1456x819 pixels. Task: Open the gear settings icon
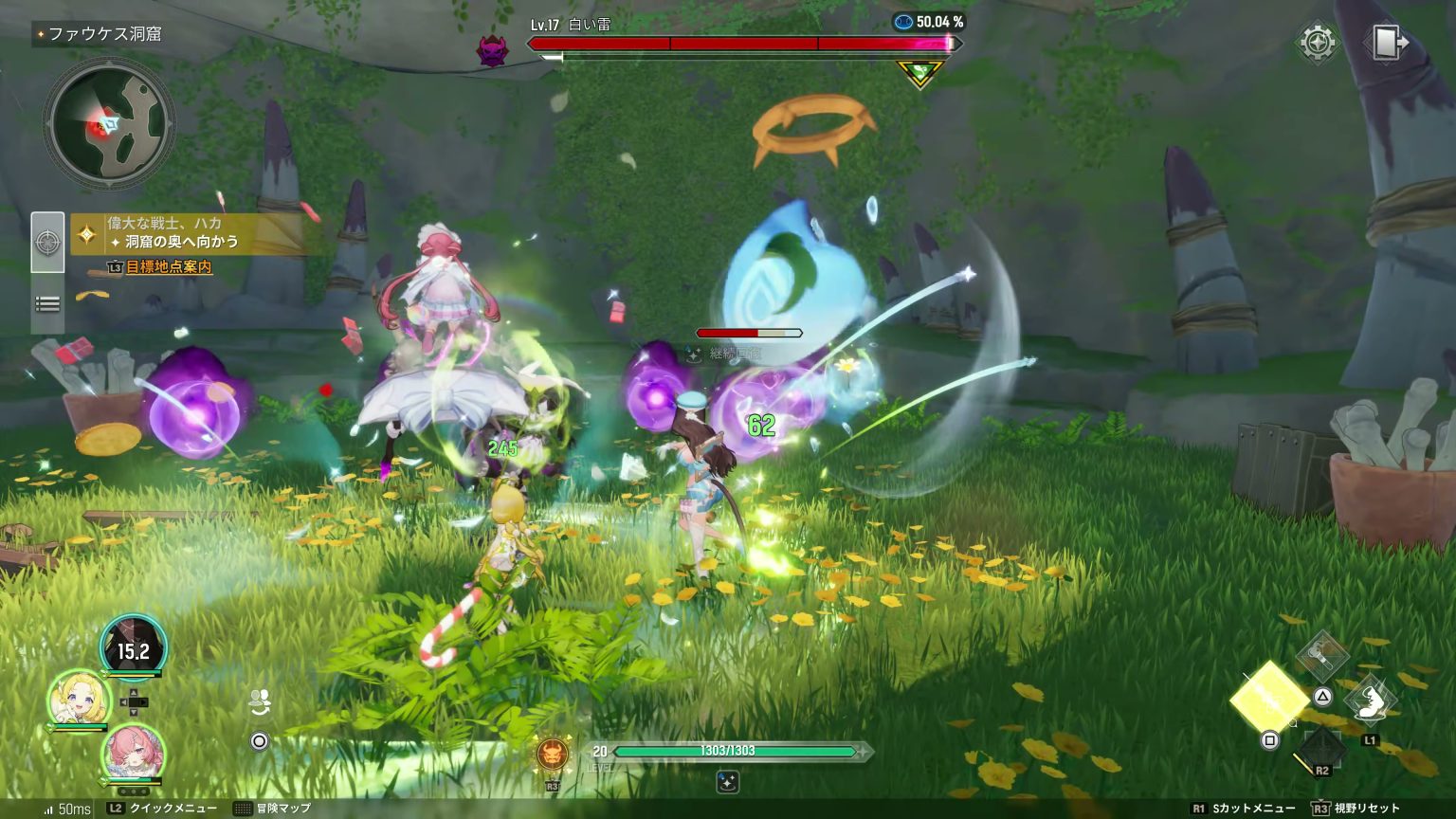[1318, 43]
